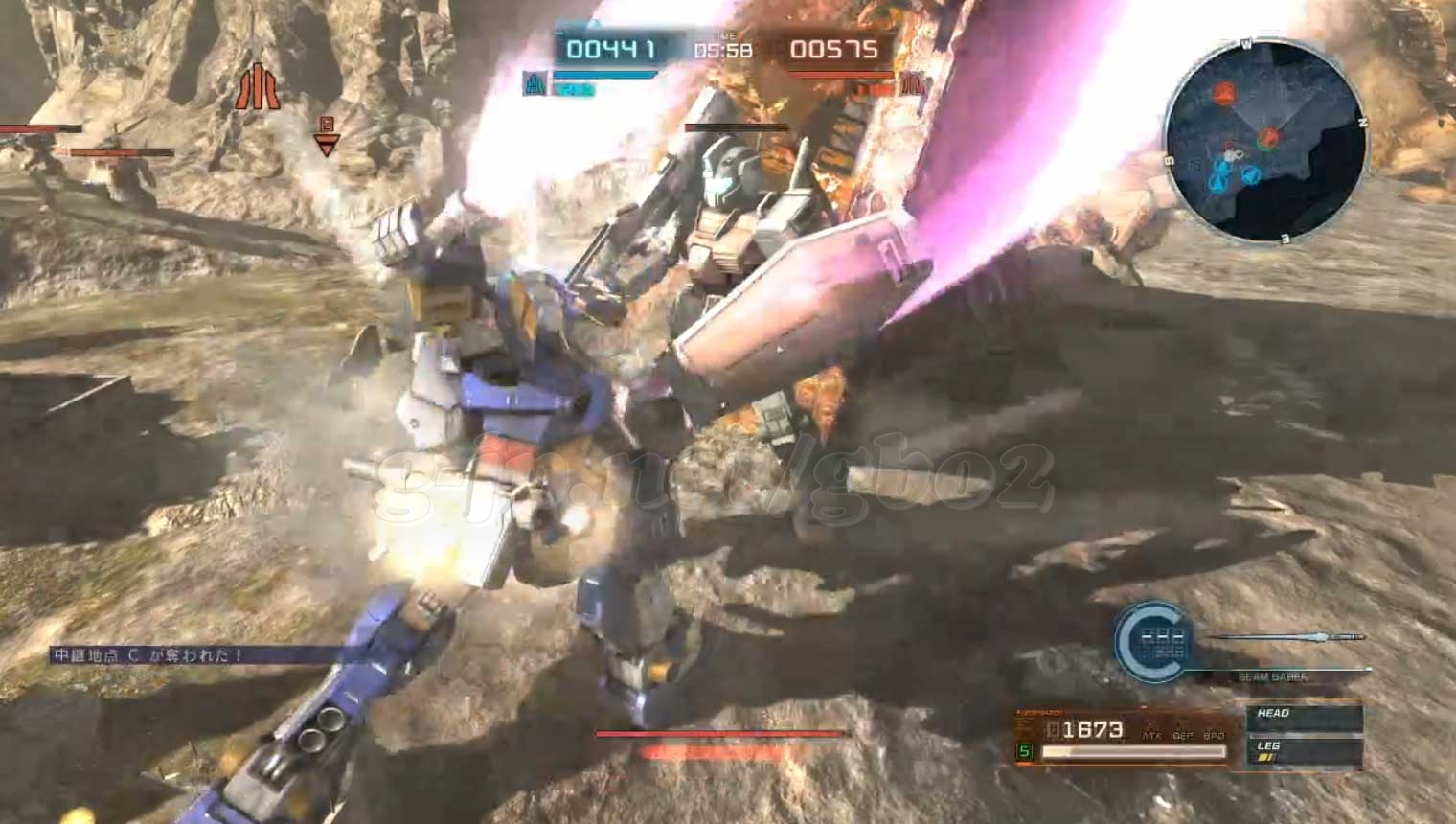The width and height of the screenshot is (1456, 824).
Task: Click the blue team emblem icon
Action: [535, 84]
